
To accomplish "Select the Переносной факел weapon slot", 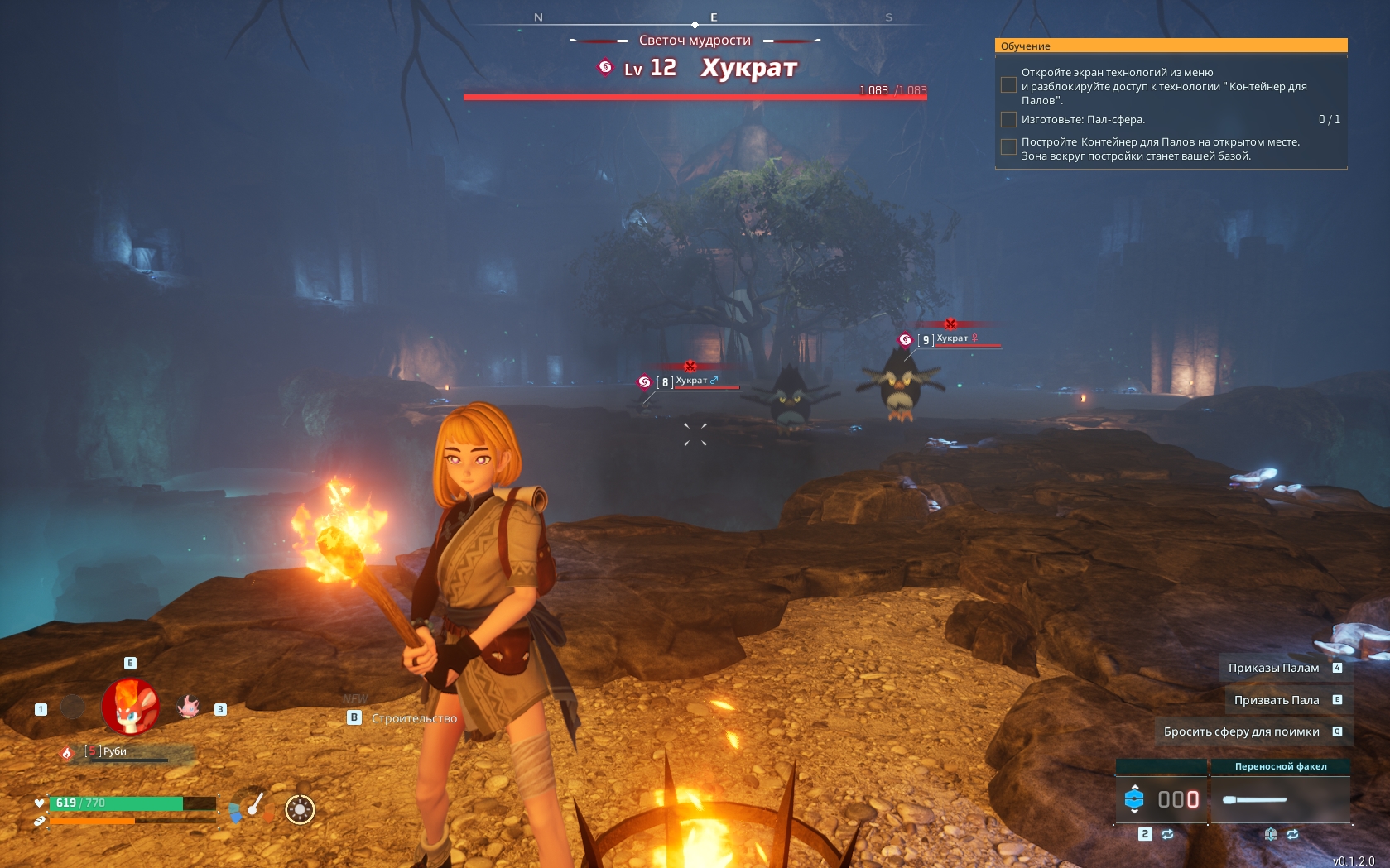I will click(1280, 799).
